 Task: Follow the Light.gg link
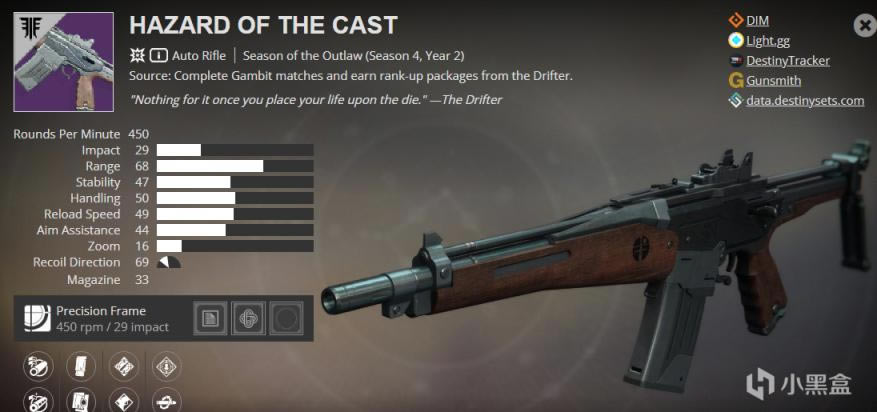coord(767,41)
